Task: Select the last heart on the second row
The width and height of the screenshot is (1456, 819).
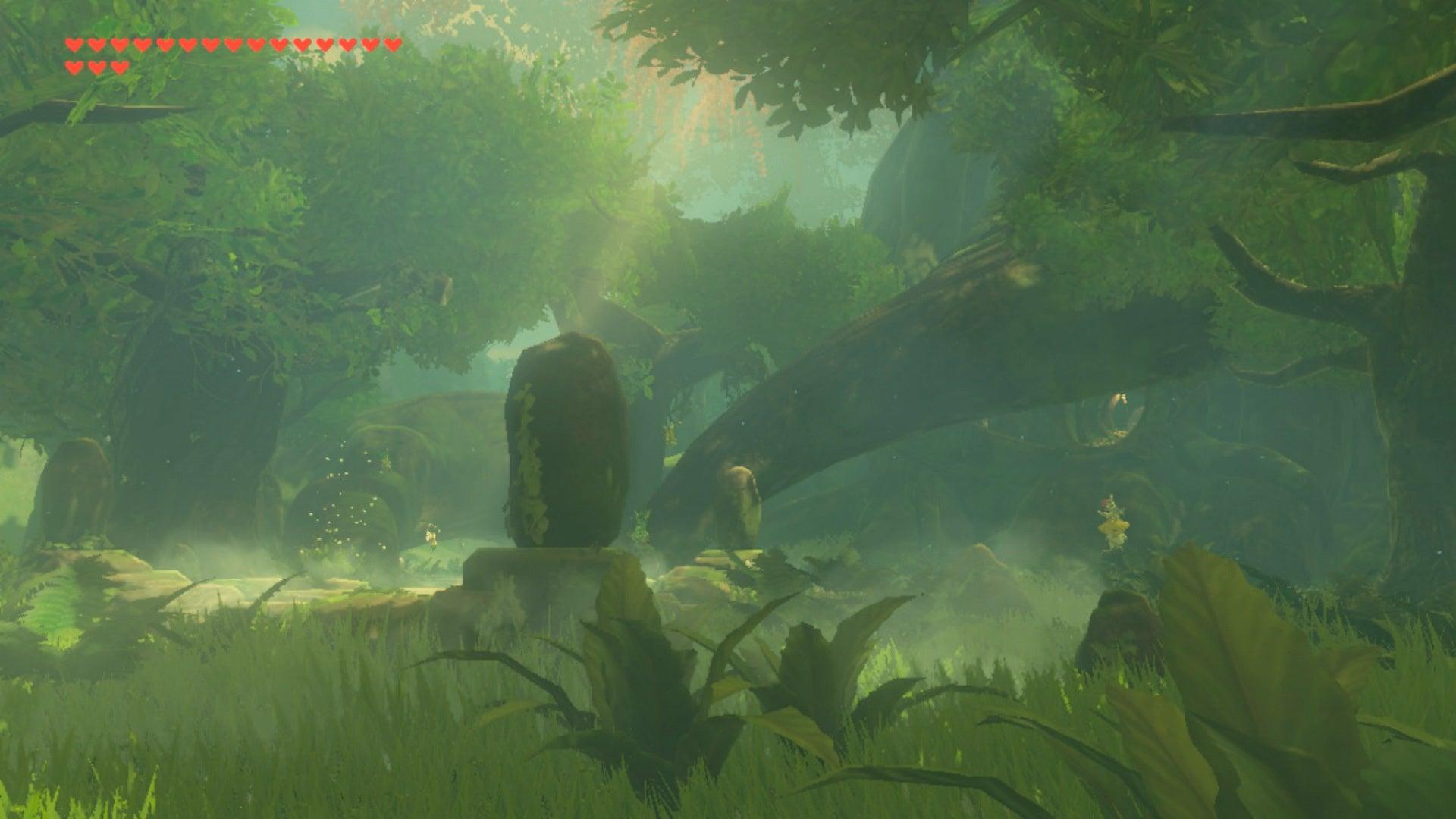Action: click(119, 67)
